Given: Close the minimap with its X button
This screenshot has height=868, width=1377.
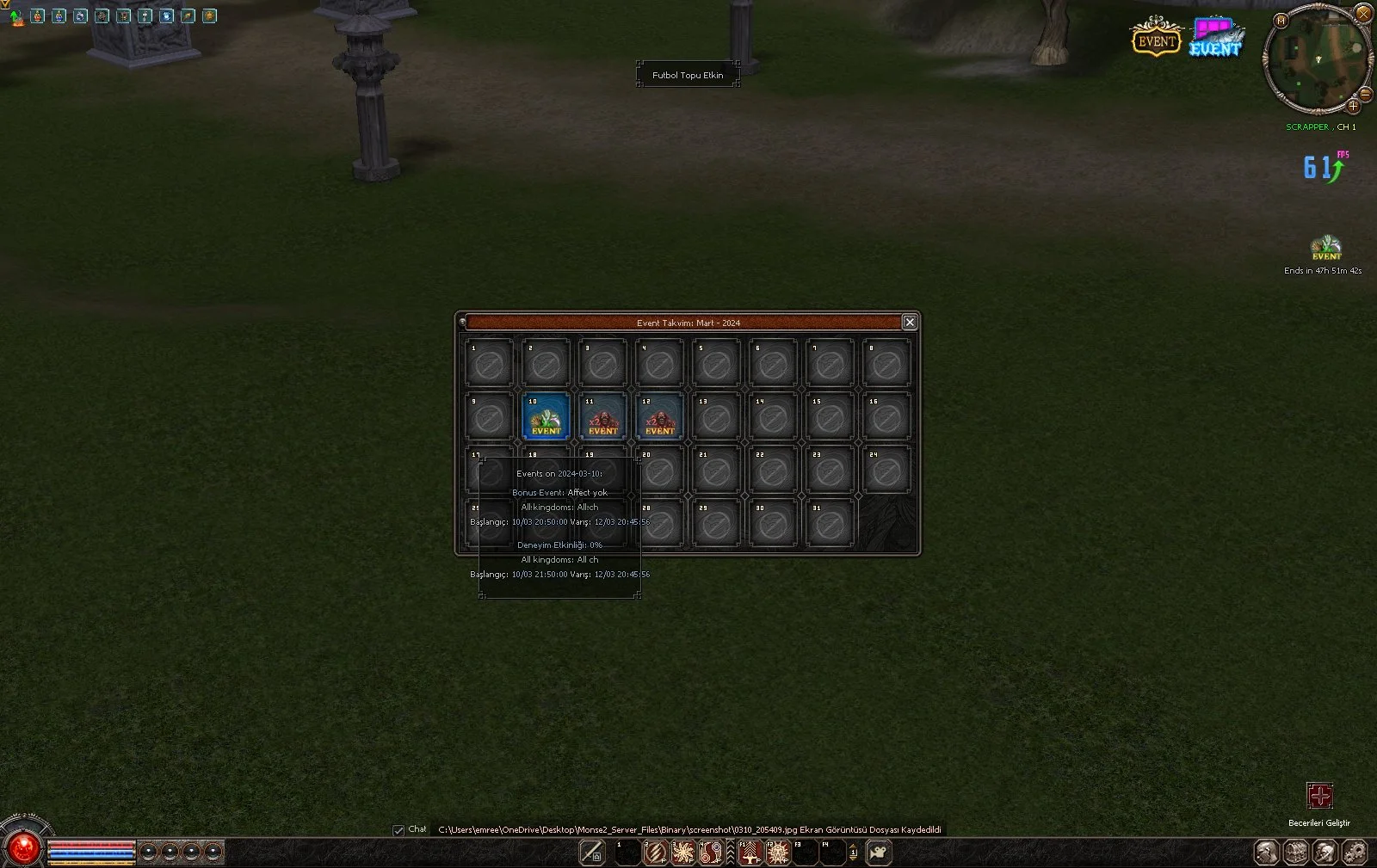Looking at the screenshot, I should 1363,13.
